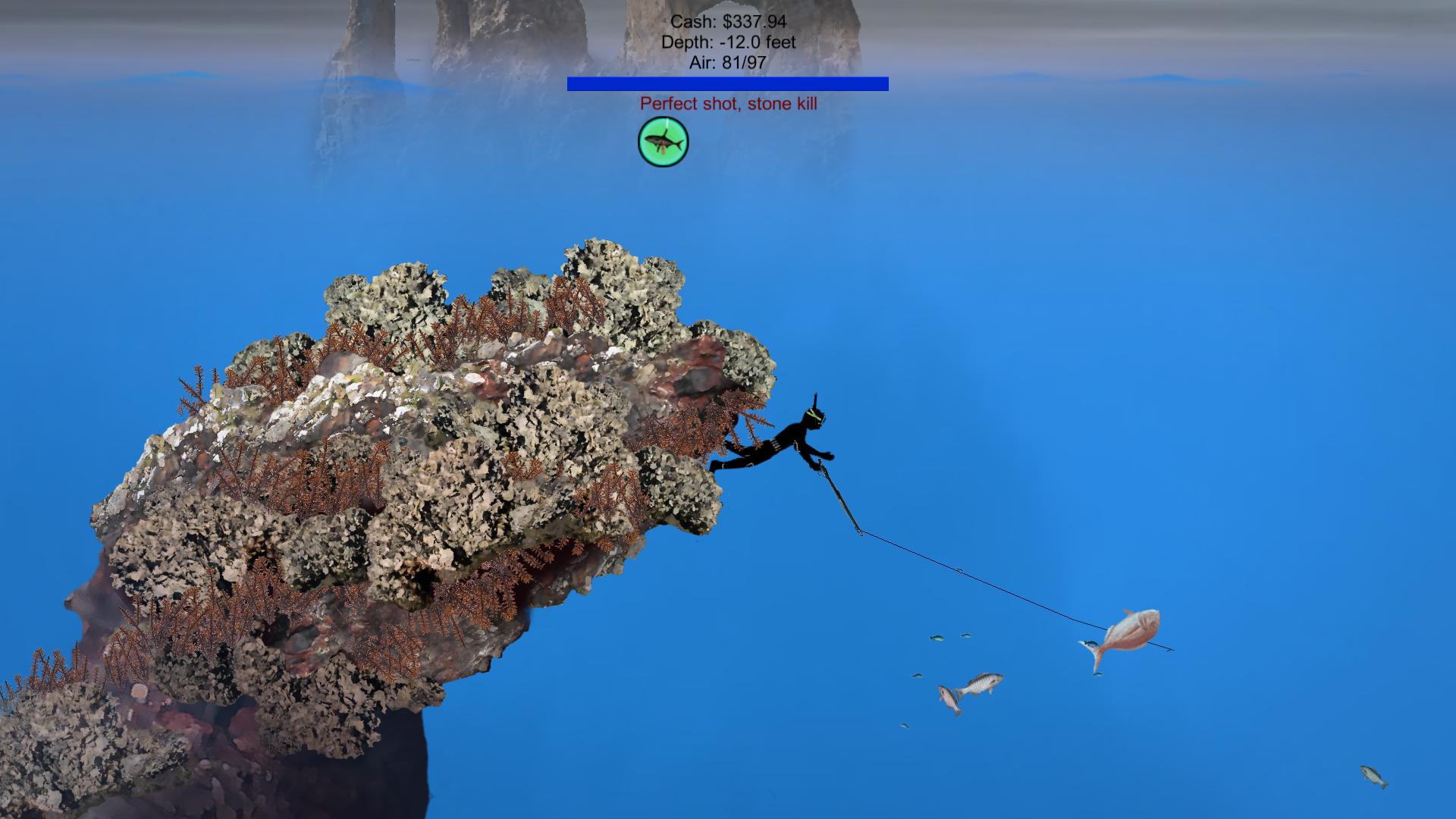The width and height of the screenshot is (1456, 819).
Task: Click the blue air progress bar
Action: point(727,84)
